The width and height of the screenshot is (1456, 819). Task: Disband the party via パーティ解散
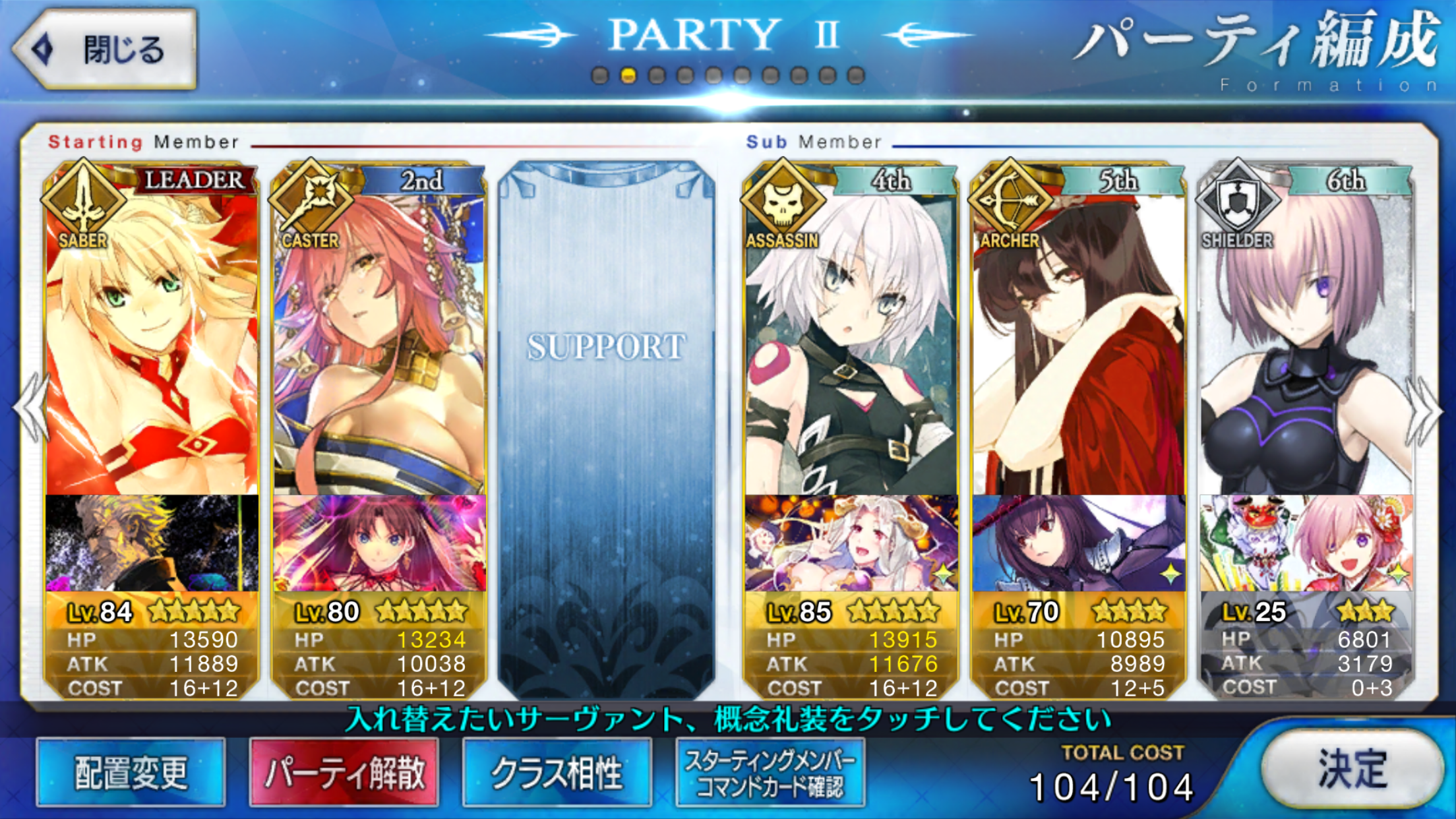pyautogui.click(x=344, y=772)
